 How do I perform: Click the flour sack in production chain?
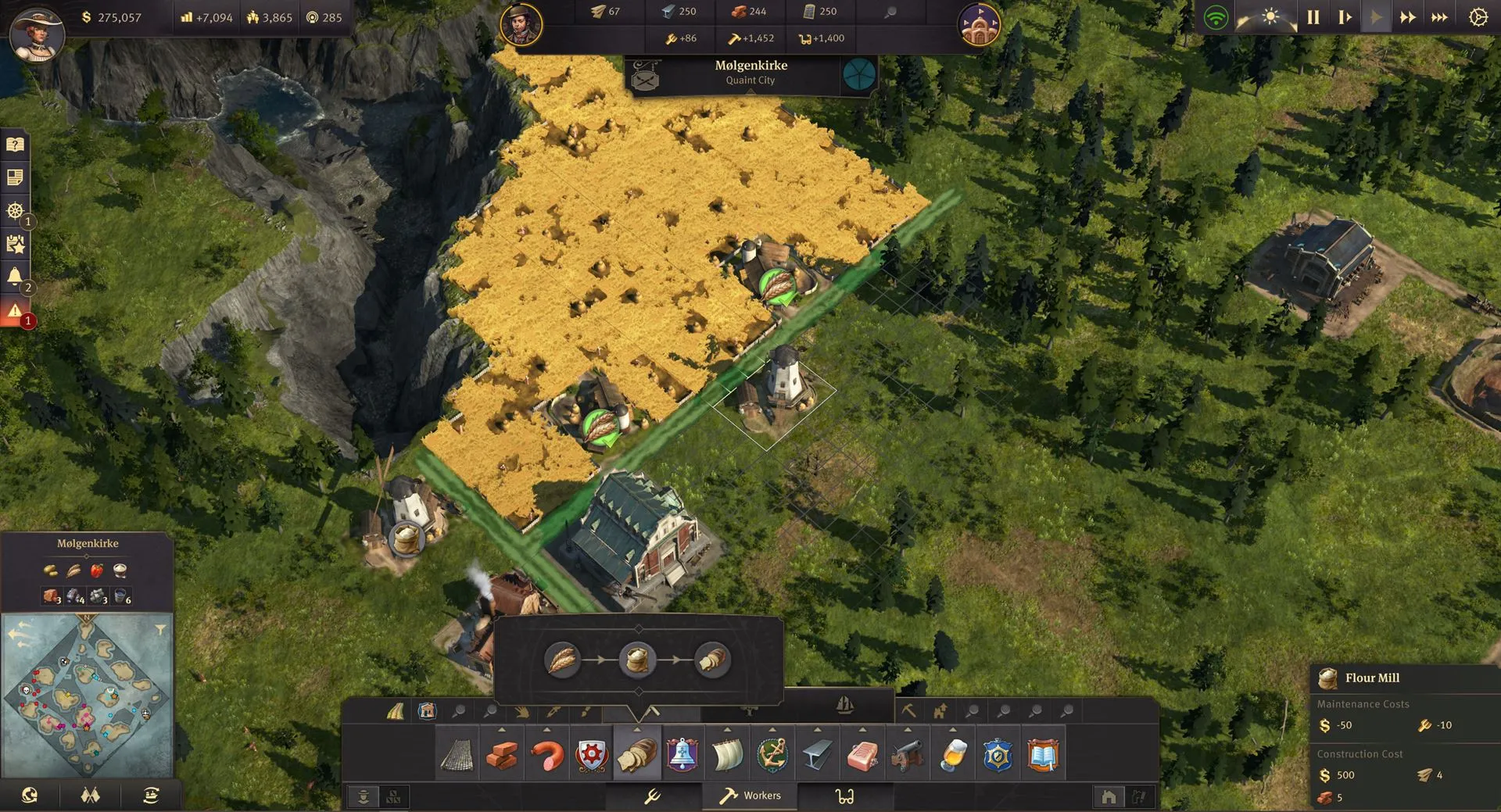[637, 660]
